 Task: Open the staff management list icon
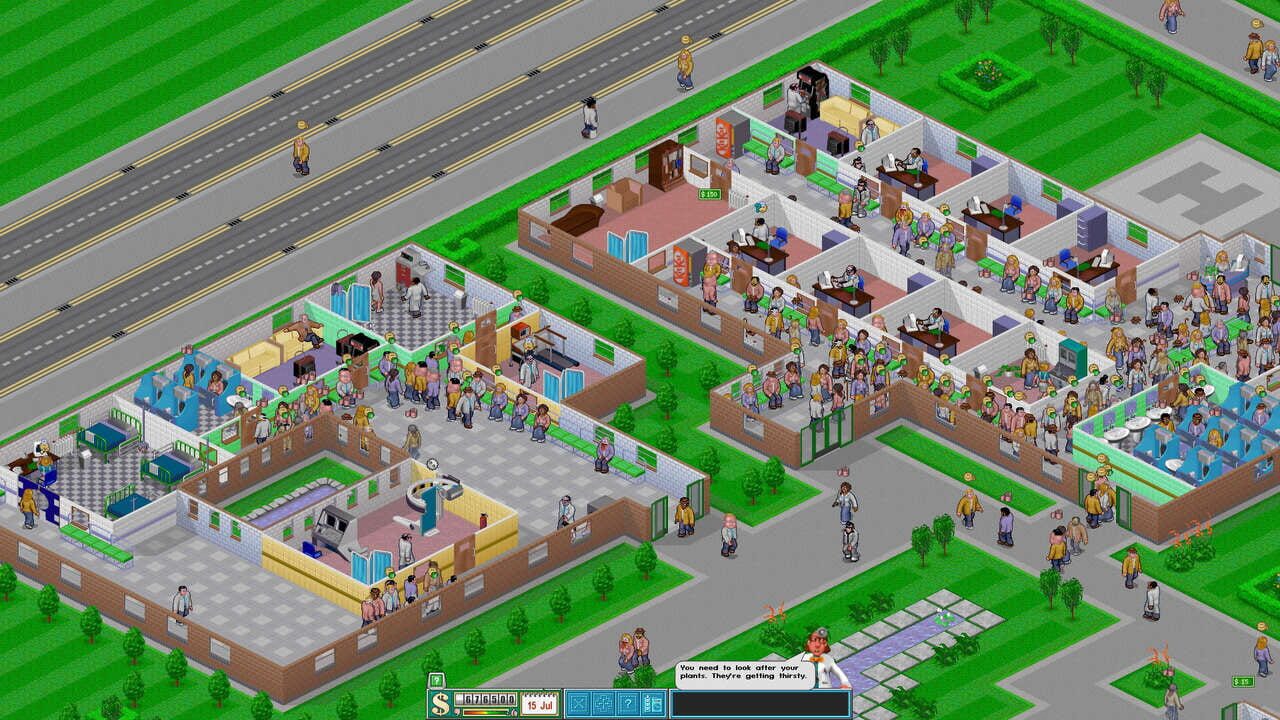click(x=654, y=702)
